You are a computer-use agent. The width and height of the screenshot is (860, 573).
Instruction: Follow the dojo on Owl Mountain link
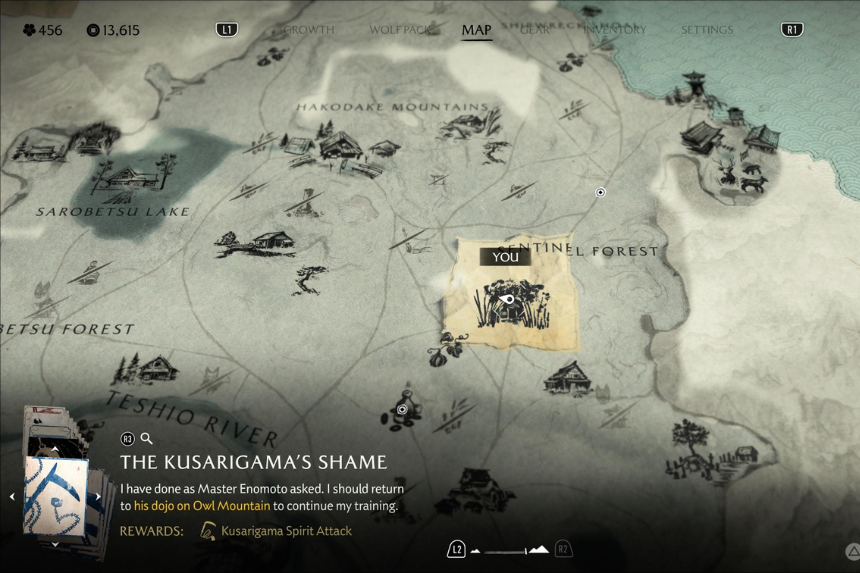click(202, 506)
